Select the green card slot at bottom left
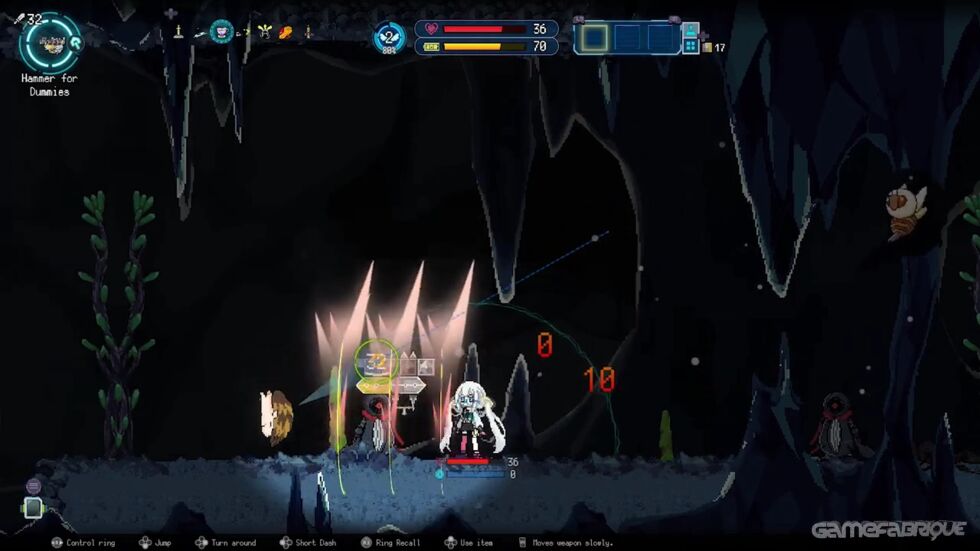 [33, 508]
